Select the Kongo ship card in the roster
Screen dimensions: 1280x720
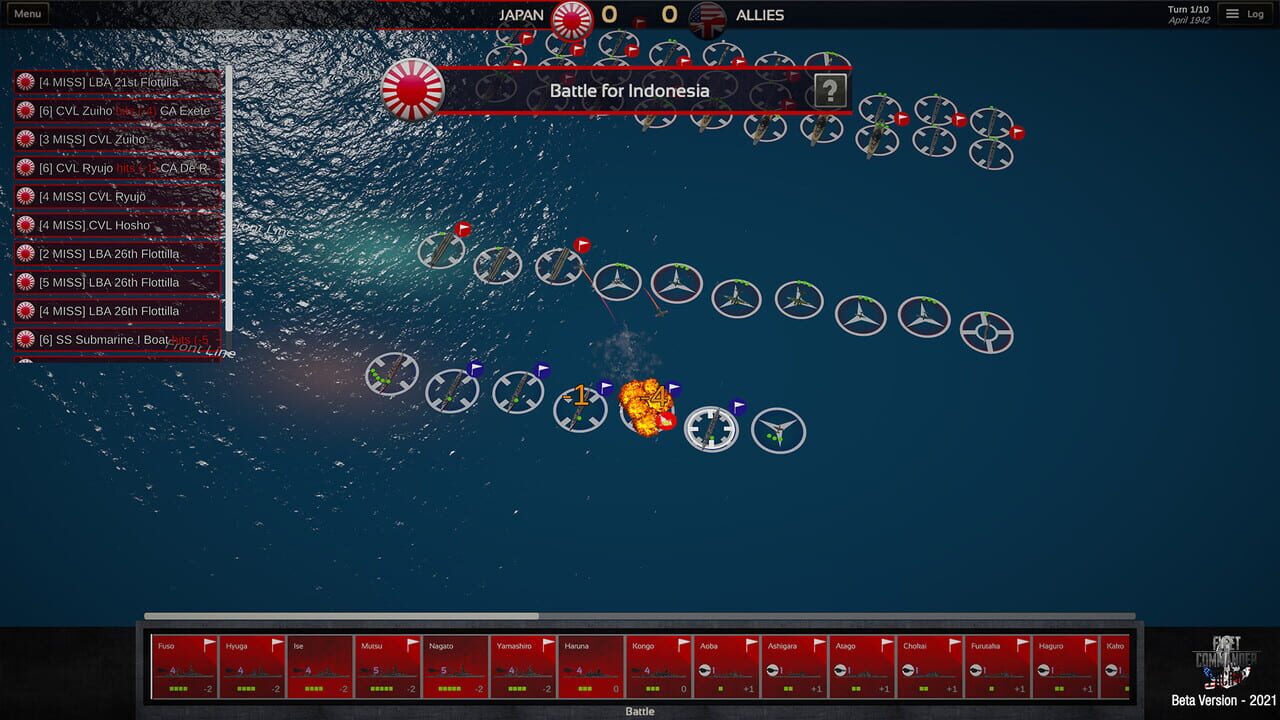pyautogui.click(x=658, y=665)
